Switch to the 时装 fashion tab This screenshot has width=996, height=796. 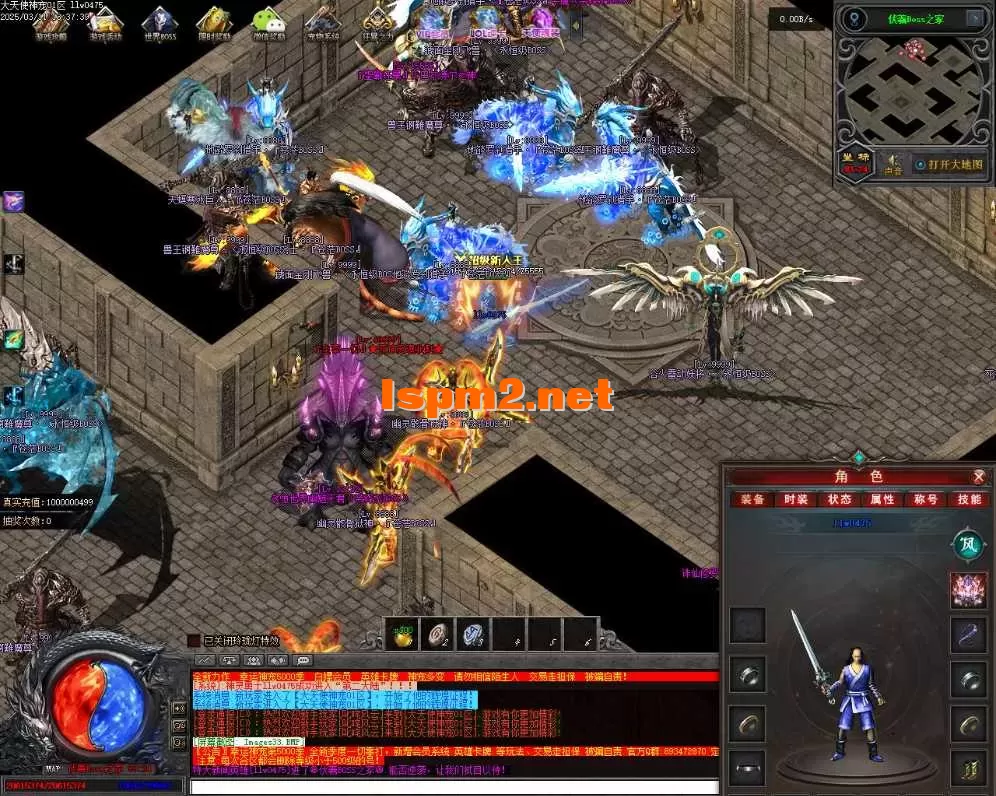point(796,499)
